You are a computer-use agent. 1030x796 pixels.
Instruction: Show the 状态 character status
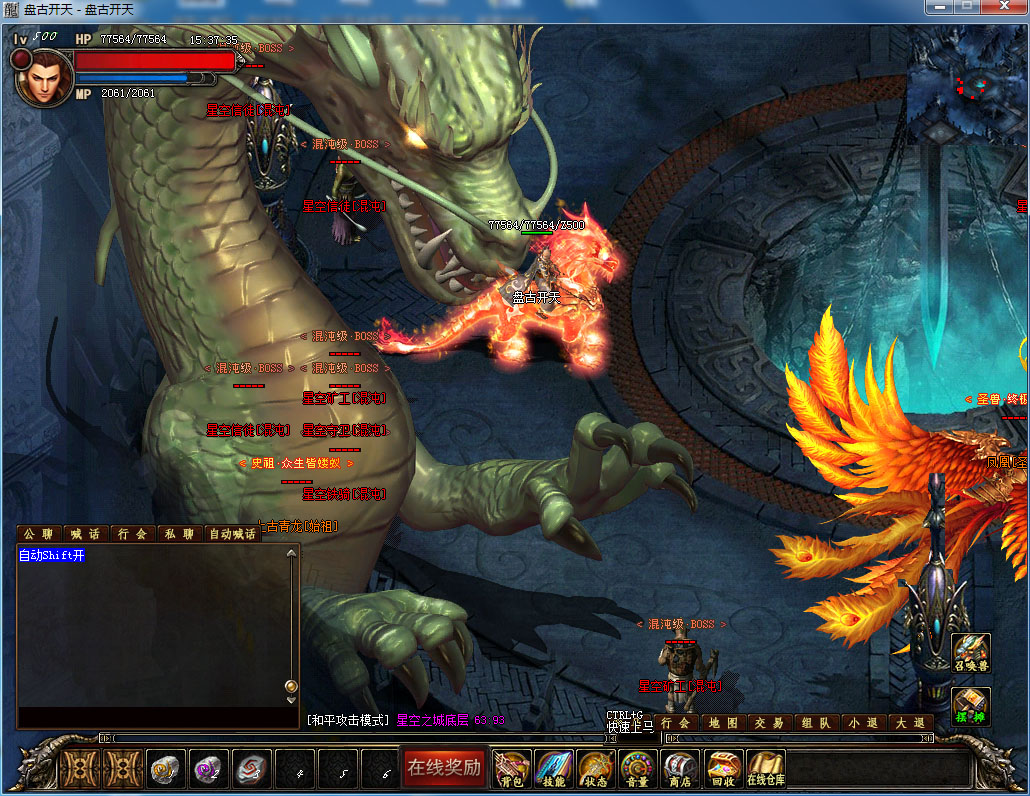click(x=595, y=768)
